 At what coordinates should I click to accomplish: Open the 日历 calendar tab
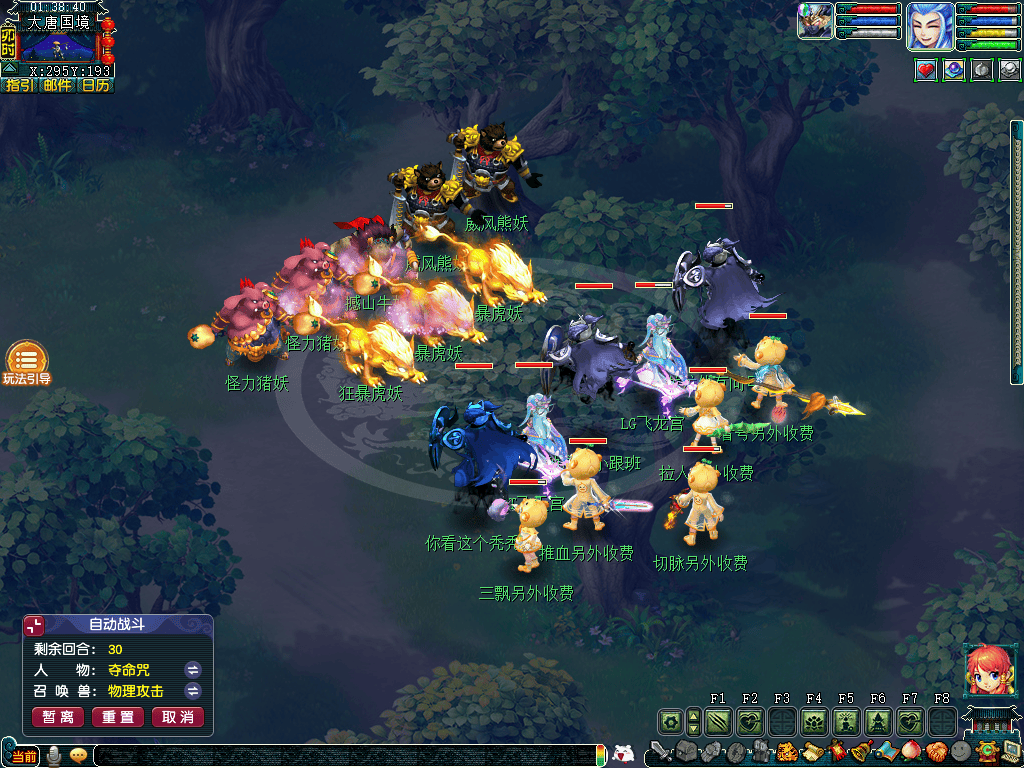coord(96,86)
